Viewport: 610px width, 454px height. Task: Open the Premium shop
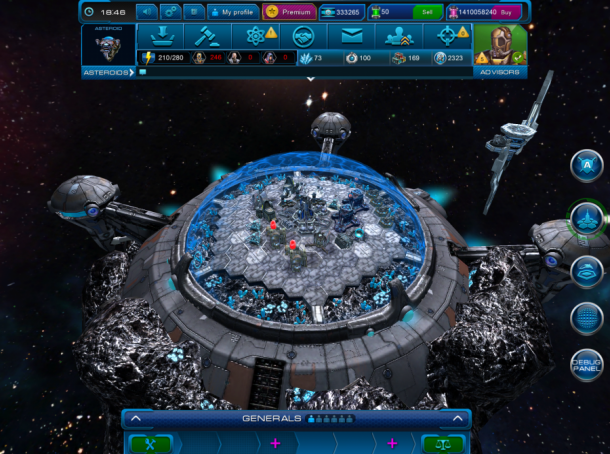point(287,12)
